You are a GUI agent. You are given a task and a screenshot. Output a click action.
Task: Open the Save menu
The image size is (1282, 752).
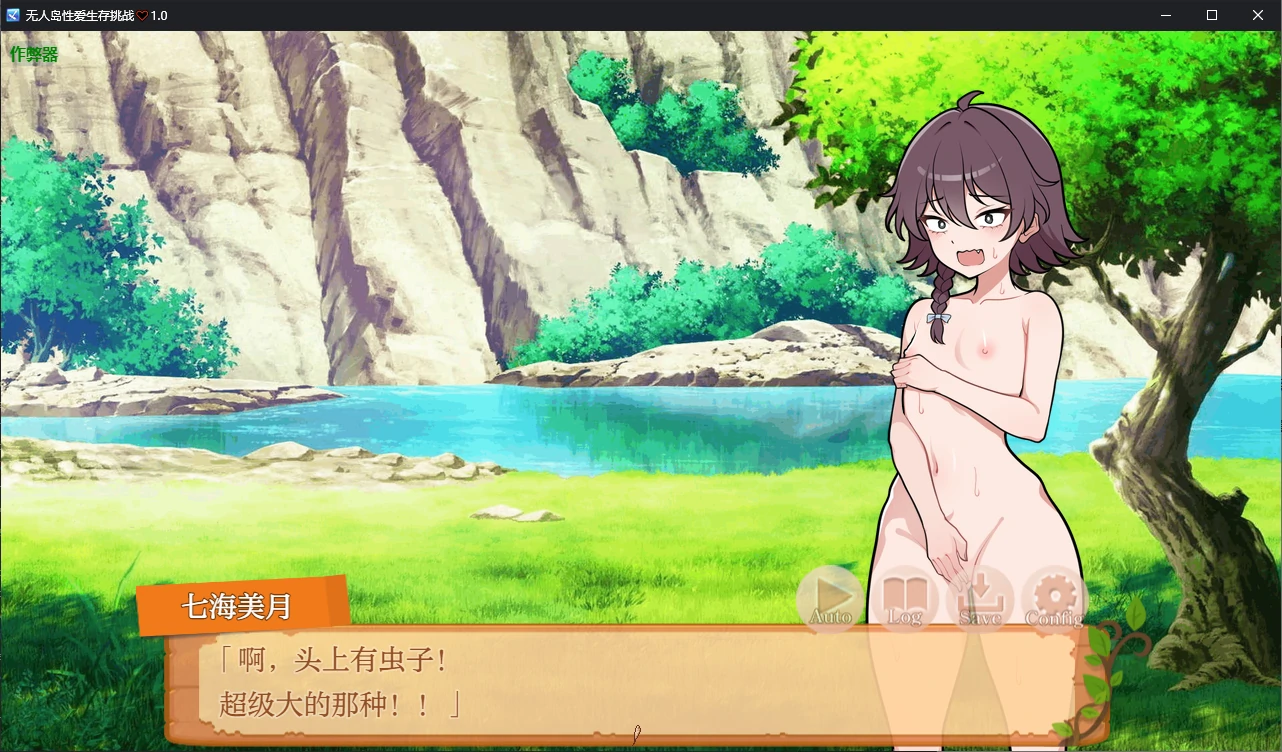pyautogui.click(x=980, y=598)
